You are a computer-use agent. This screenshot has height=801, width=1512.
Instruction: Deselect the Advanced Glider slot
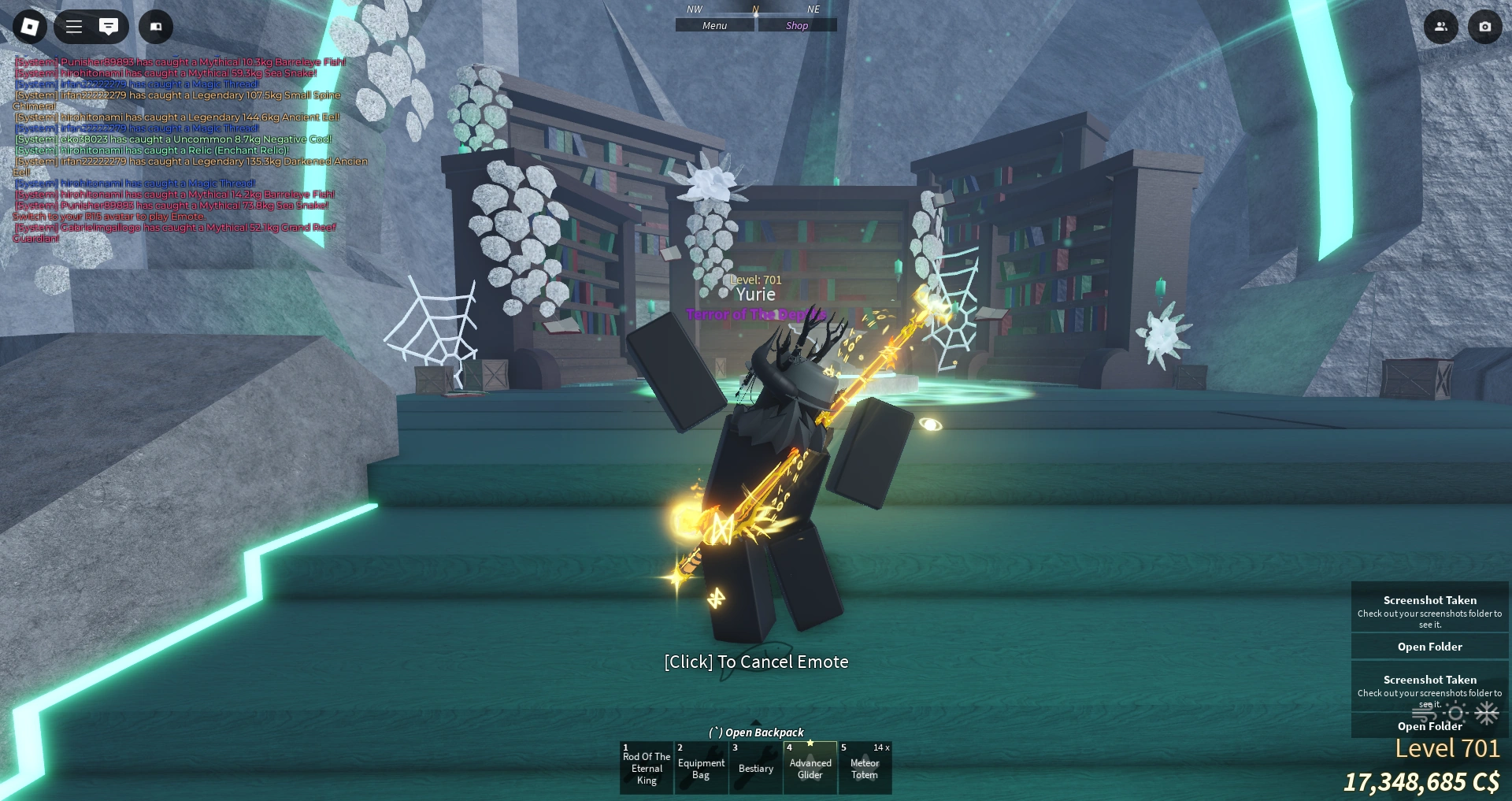coord(810,768)
